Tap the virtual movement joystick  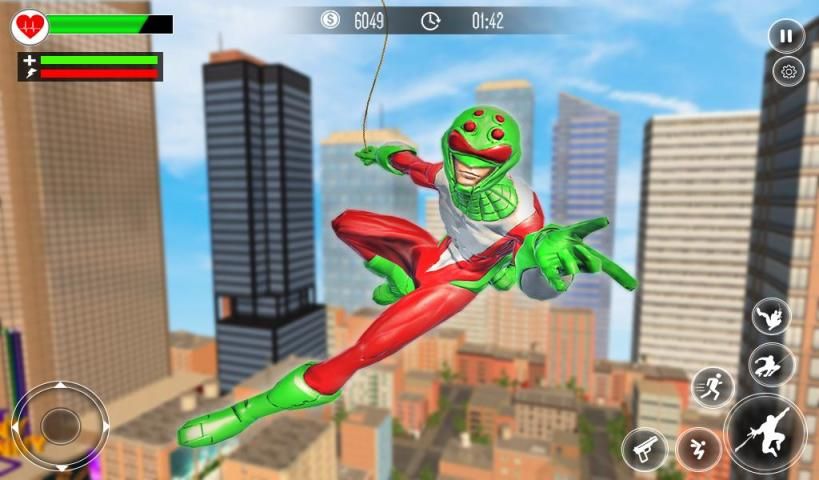[60, 425]
